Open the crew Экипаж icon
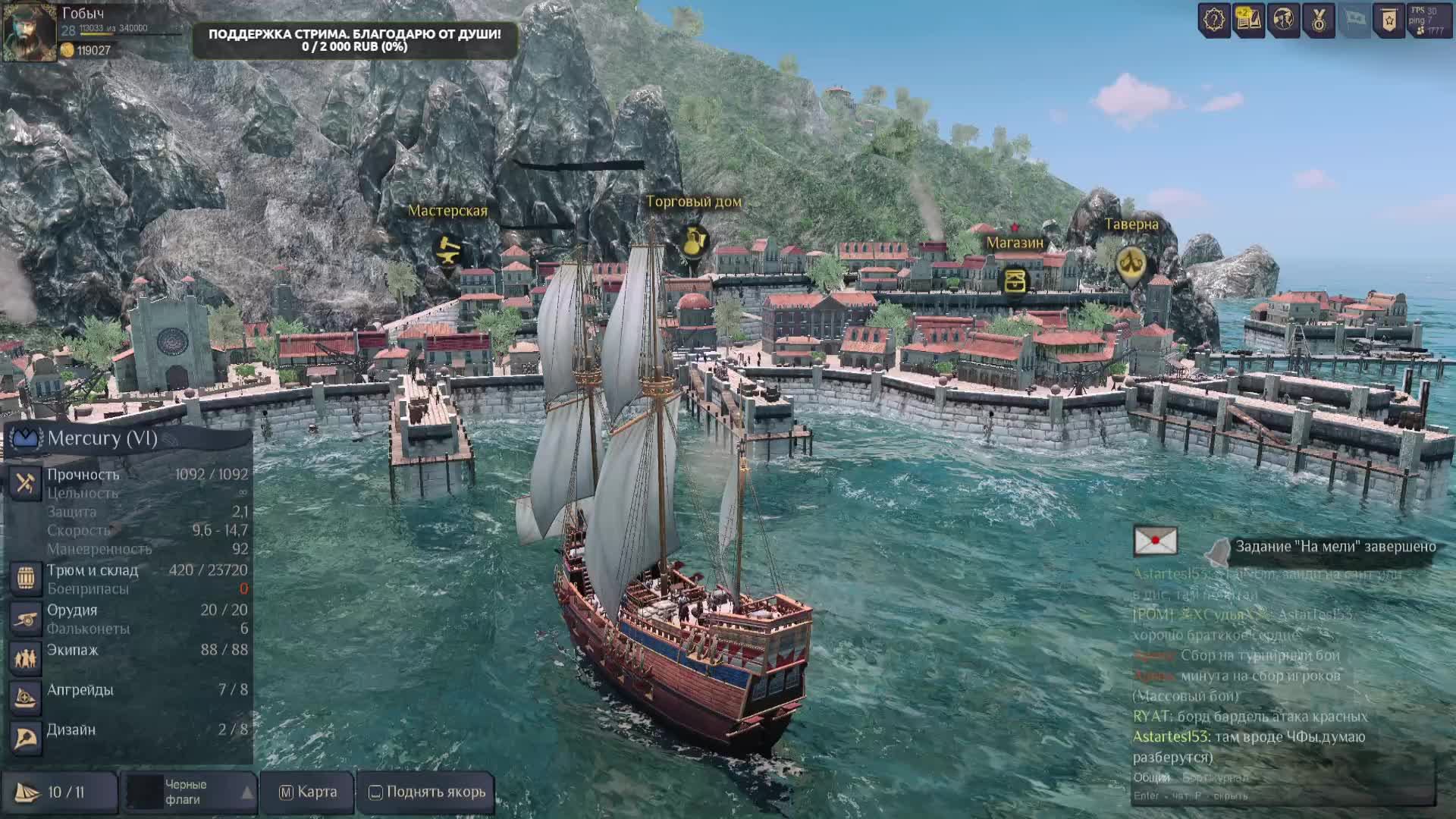This screenshot has width=1456, height=819. pos(25,657)
